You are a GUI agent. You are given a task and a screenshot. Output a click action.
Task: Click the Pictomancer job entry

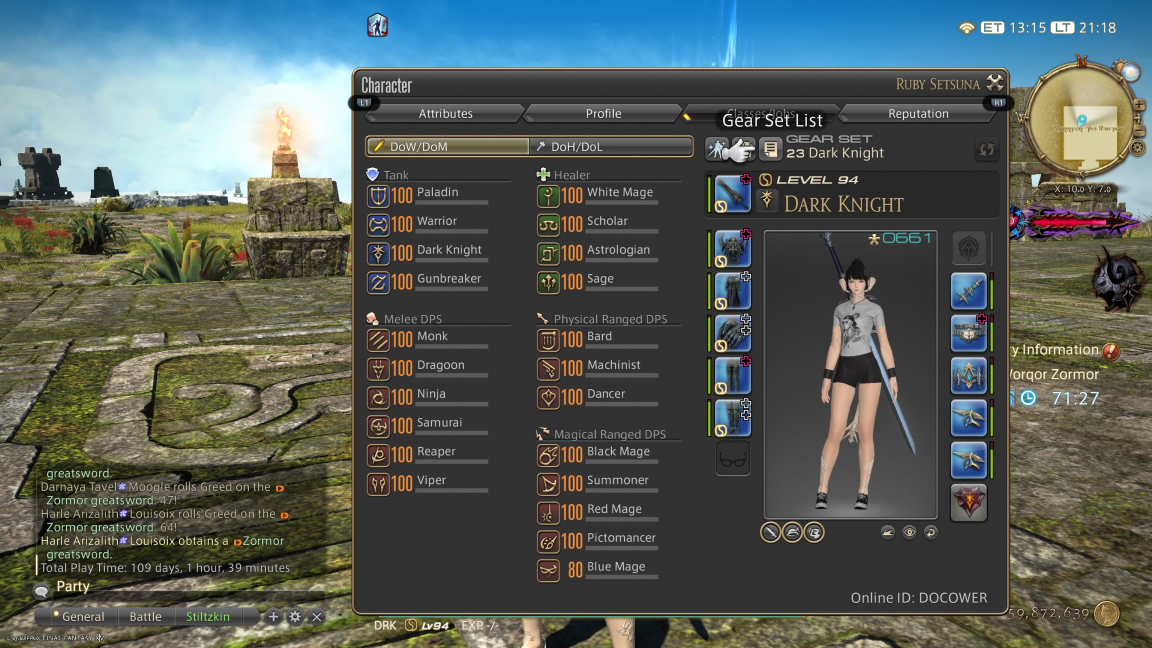(x=621, y=539)
